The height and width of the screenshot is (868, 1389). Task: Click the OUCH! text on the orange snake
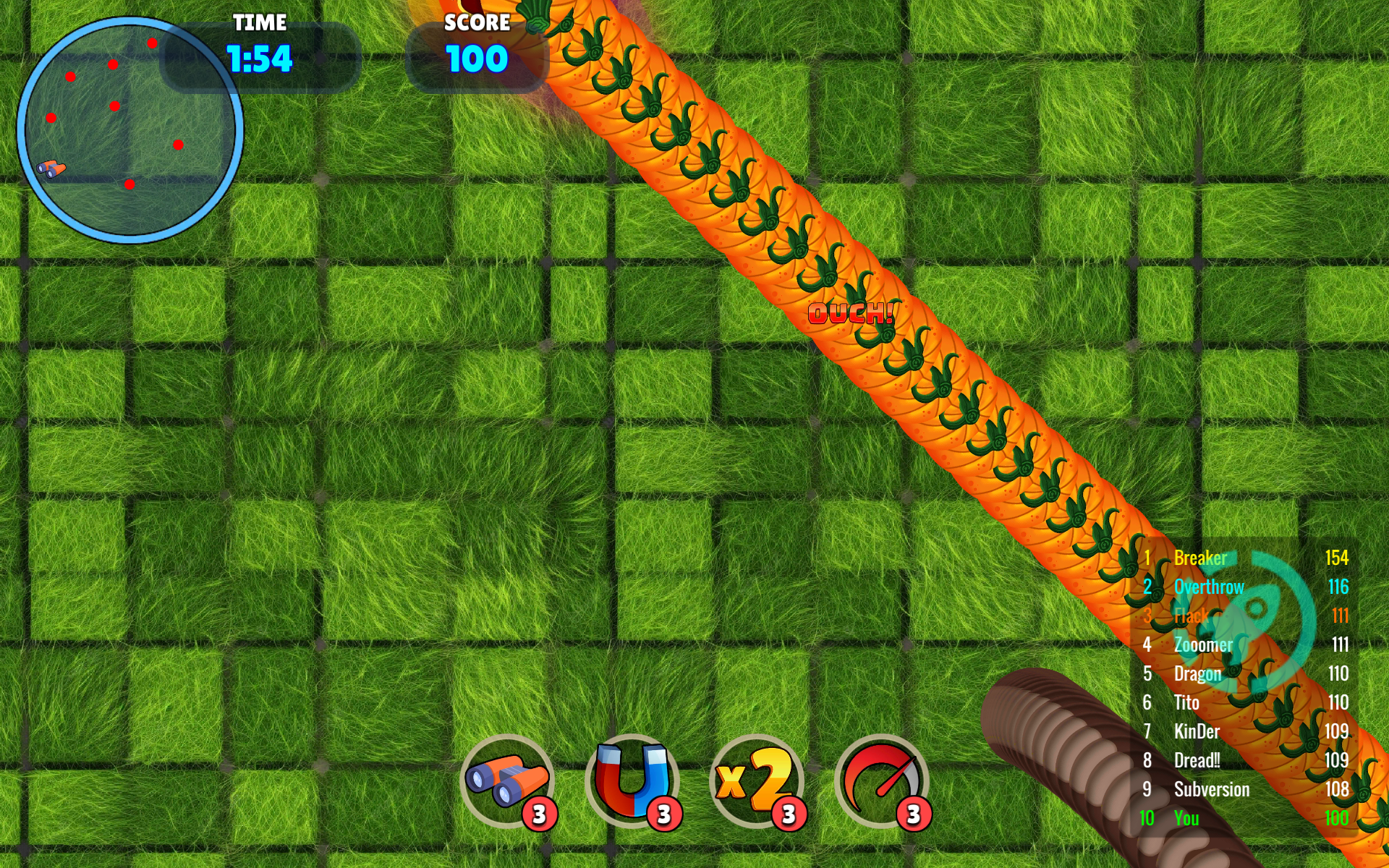[x=851, y=312]
